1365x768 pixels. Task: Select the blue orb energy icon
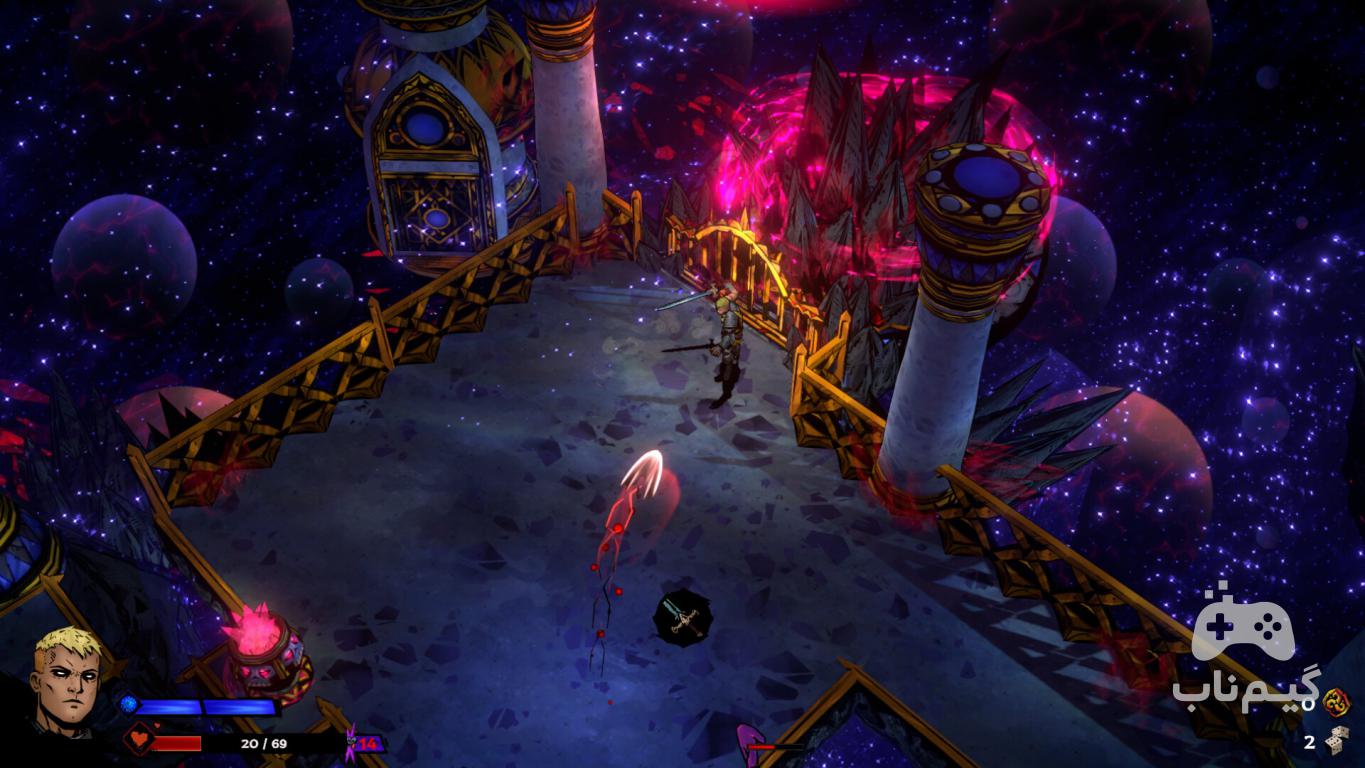[x=128, y=705]
